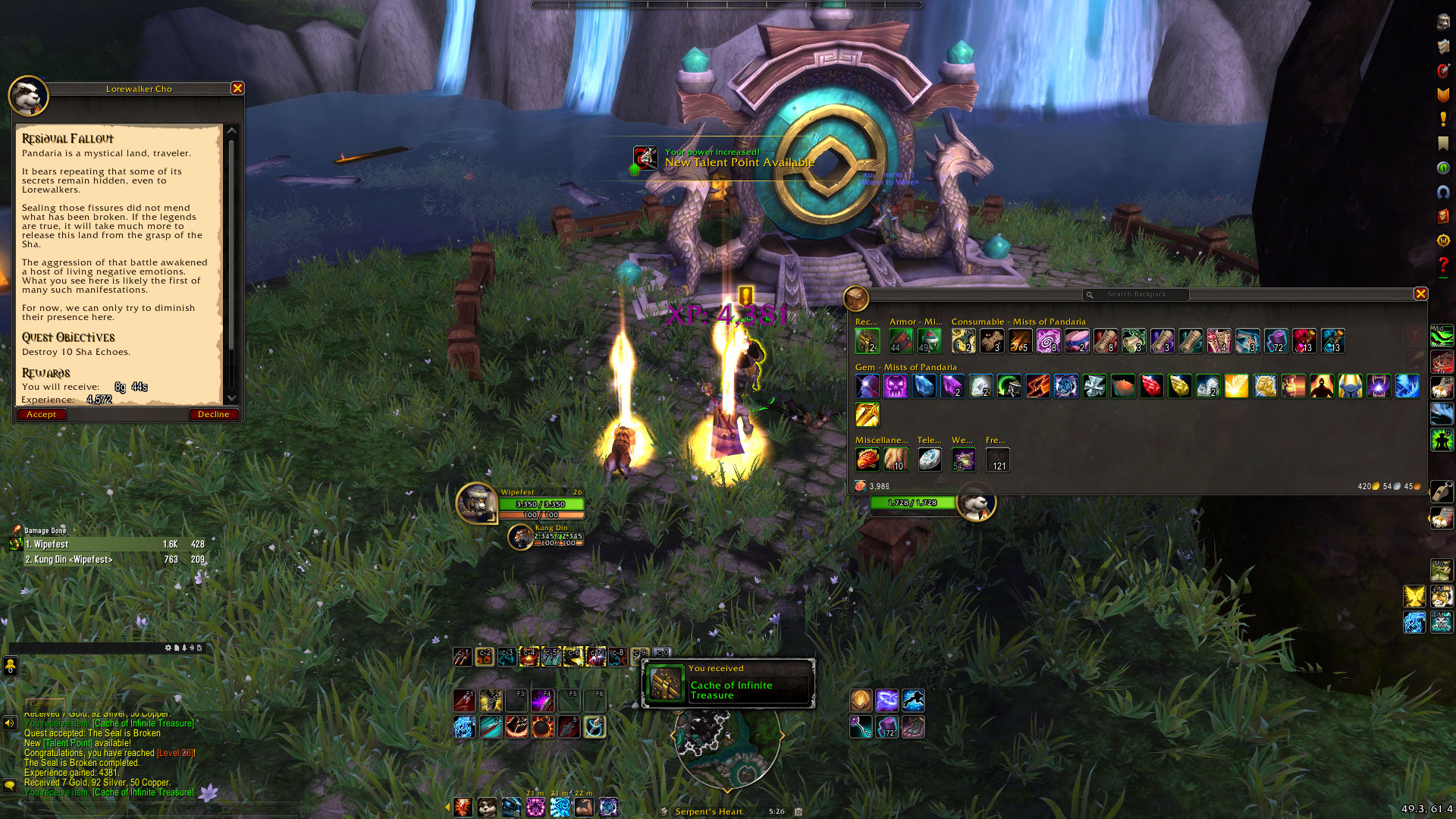
Task: Close the backpack inventory window
Action: pyautogui.click(x=1420, y=294)
